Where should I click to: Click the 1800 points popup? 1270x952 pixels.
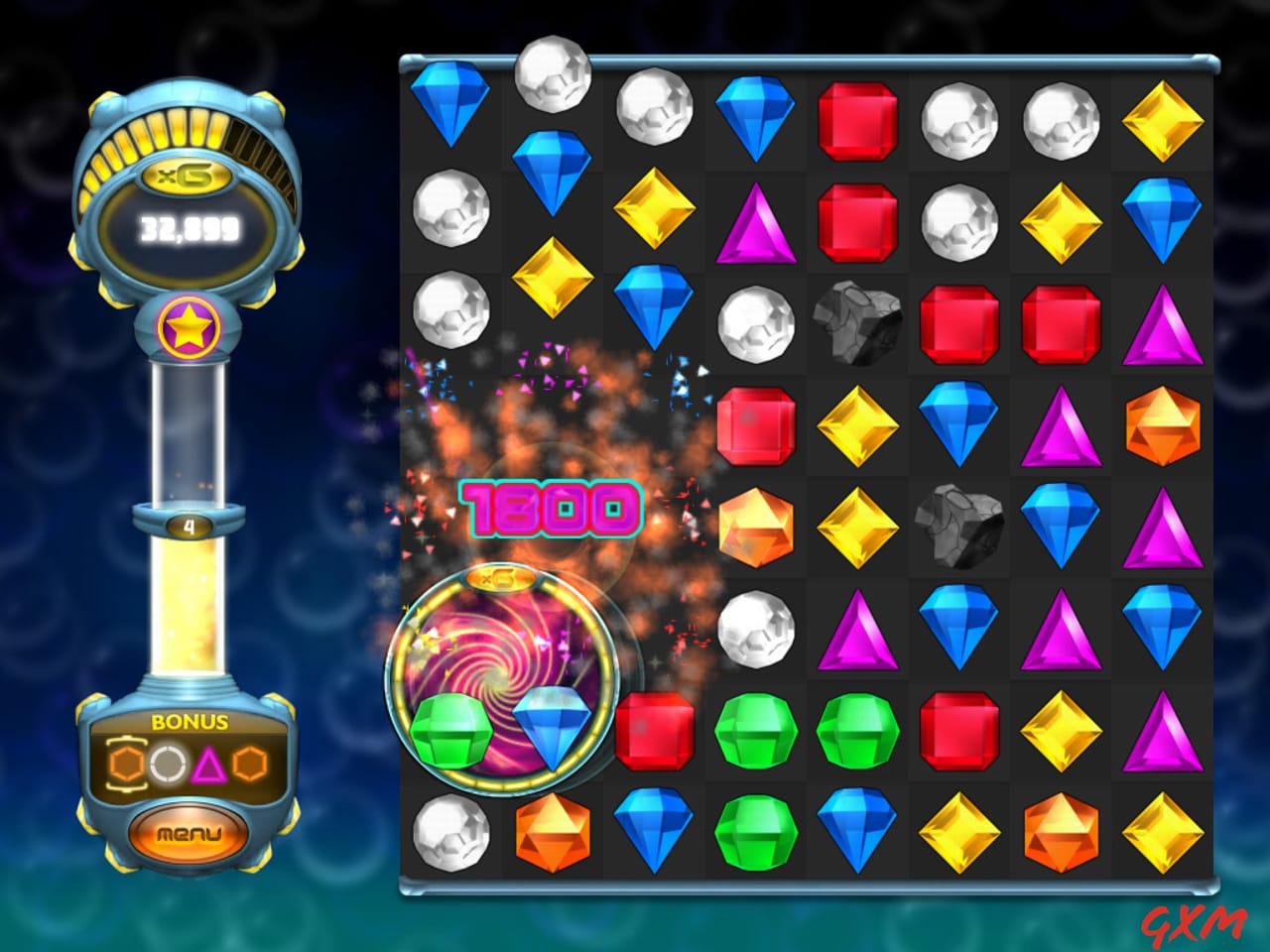(x=552, y=508)
